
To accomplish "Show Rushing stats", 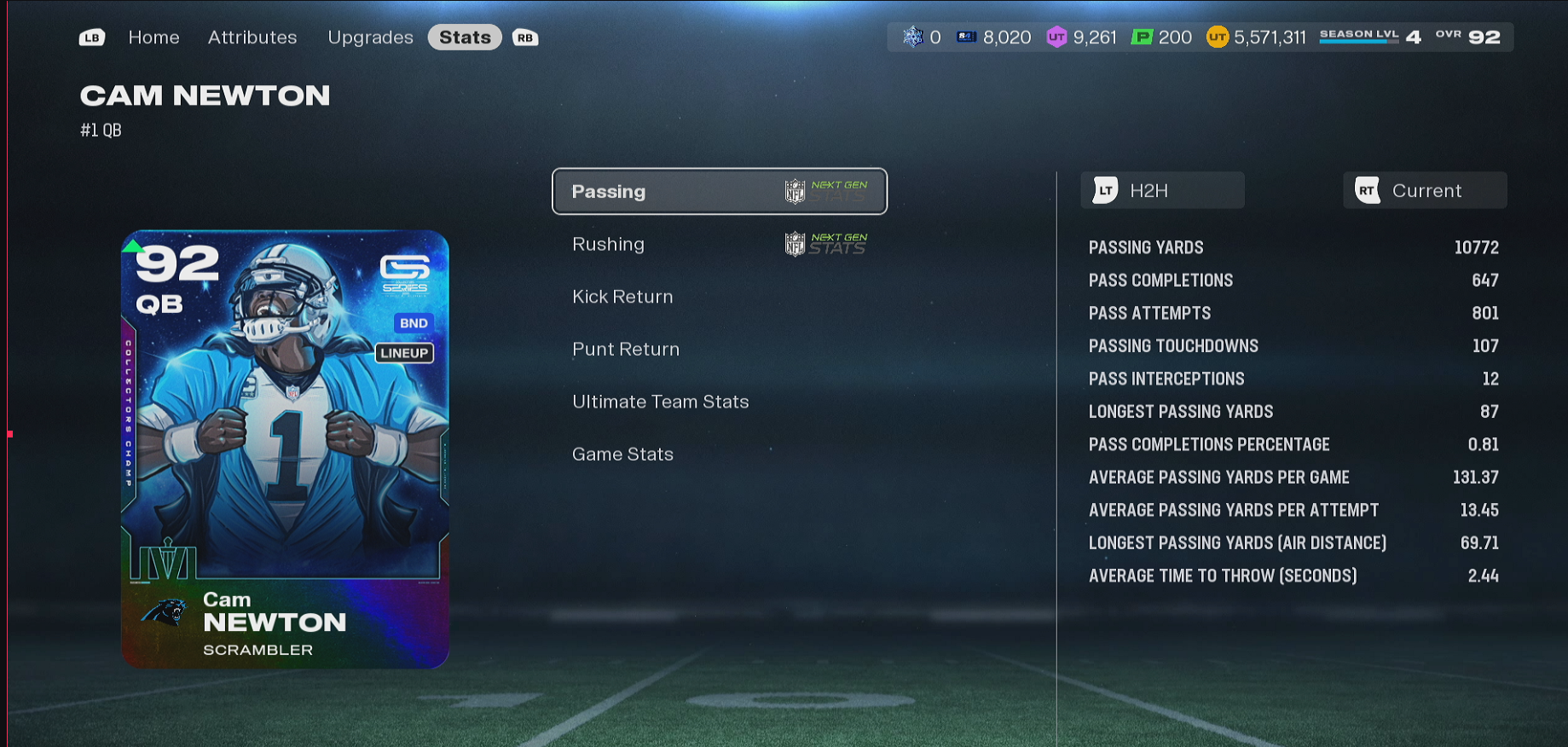I will (x=719, y=245).
